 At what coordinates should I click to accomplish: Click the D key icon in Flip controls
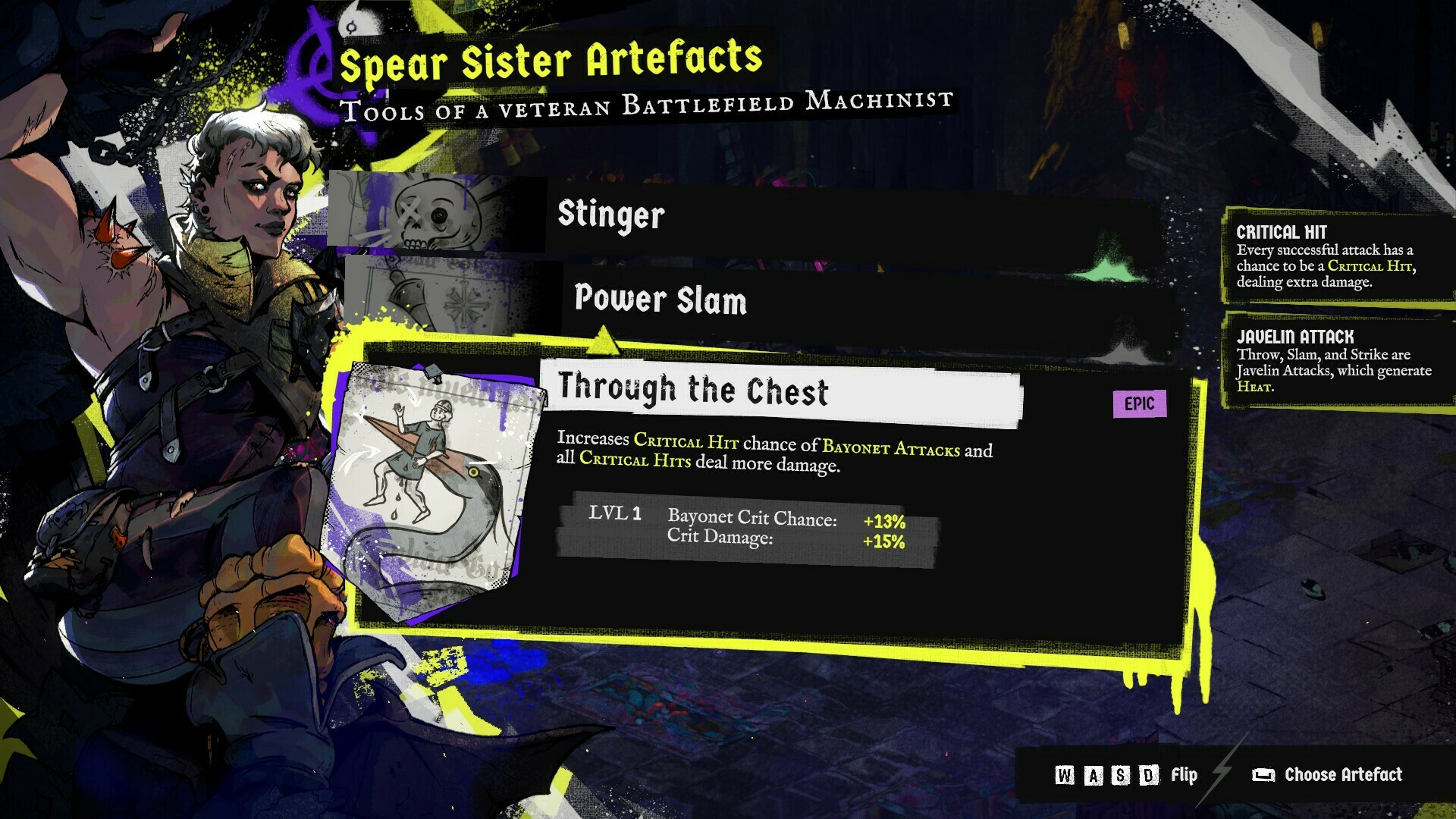[x=1147, y=776]
